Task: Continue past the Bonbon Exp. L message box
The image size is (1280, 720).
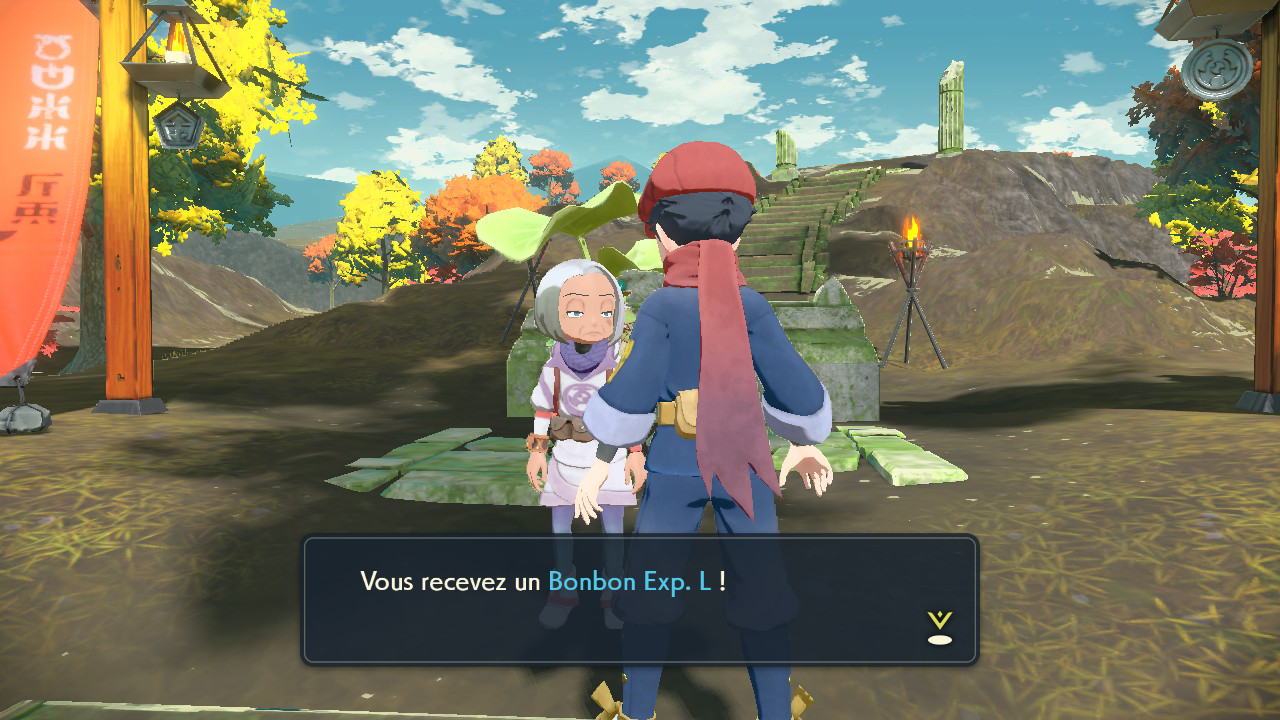Action: point(639,599)
